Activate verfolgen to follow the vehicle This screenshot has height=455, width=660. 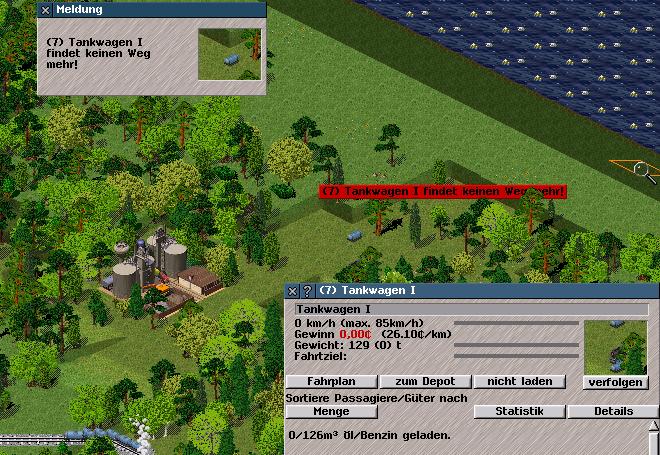pyautogui.click(x=615, y=382)
